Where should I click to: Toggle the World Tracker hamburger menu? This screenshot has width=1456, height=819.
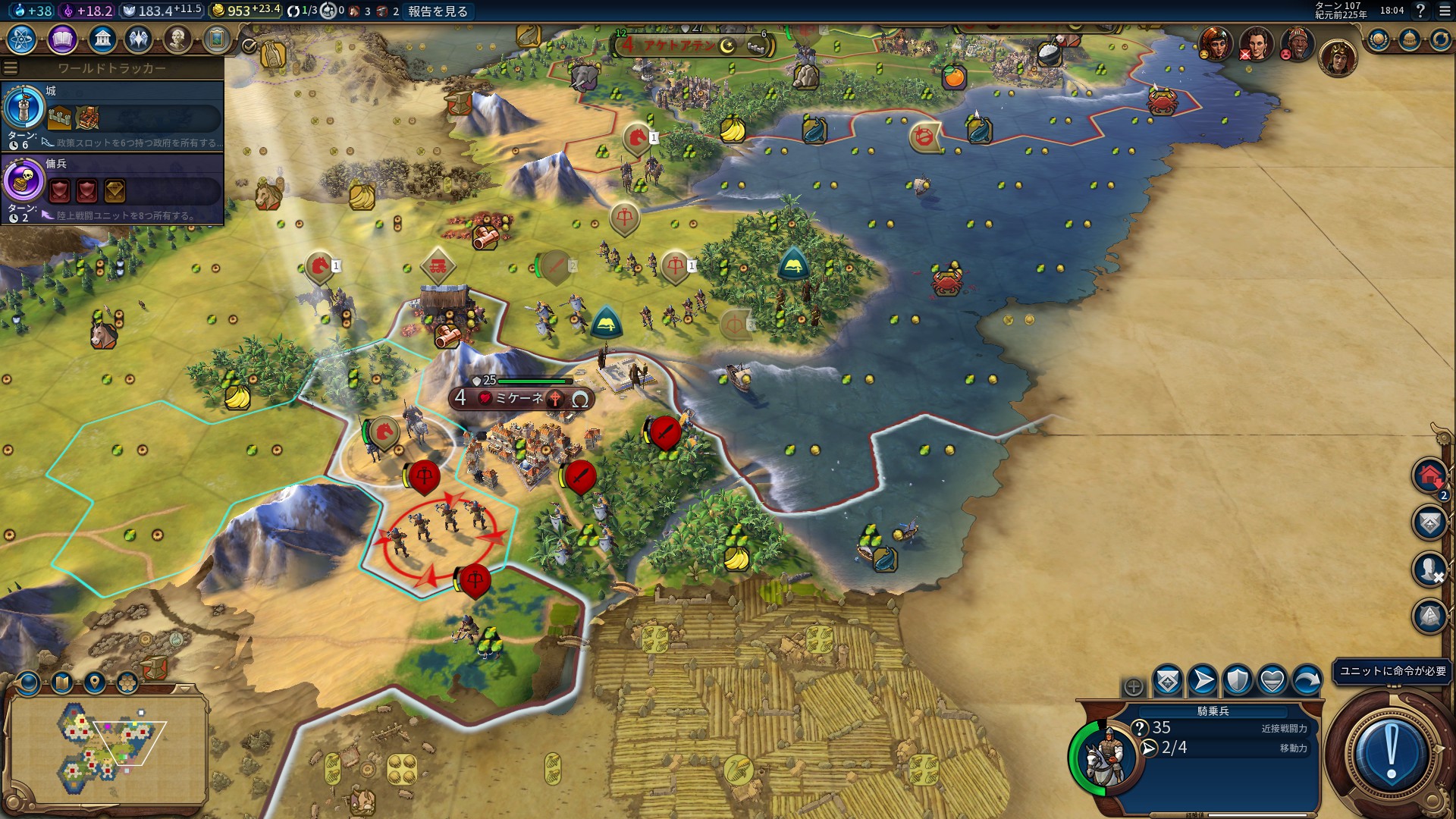pos(11,68)
